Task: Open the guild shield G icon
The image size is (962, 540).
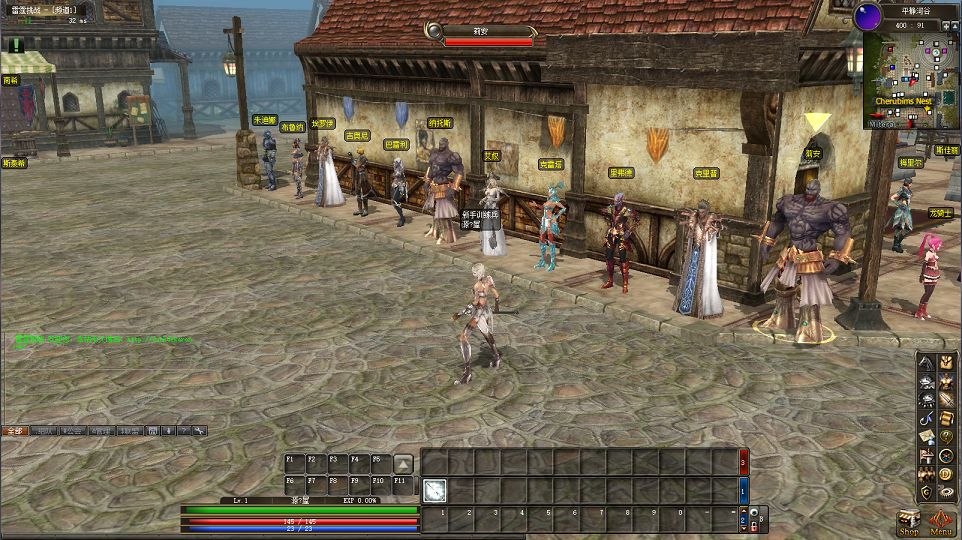Action: click(926, 492)
